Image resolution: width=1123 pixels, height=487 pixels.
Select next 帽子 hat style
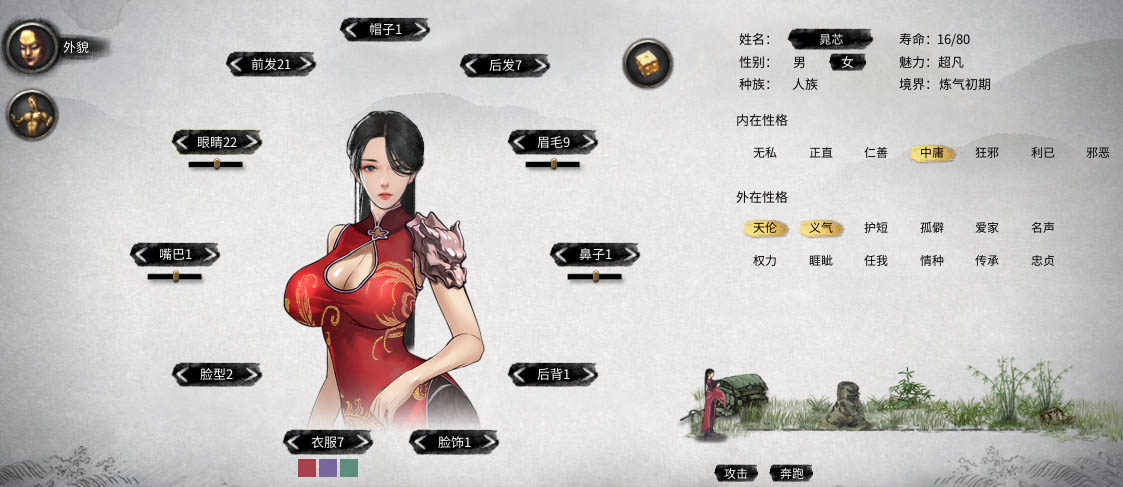point(420,30)
